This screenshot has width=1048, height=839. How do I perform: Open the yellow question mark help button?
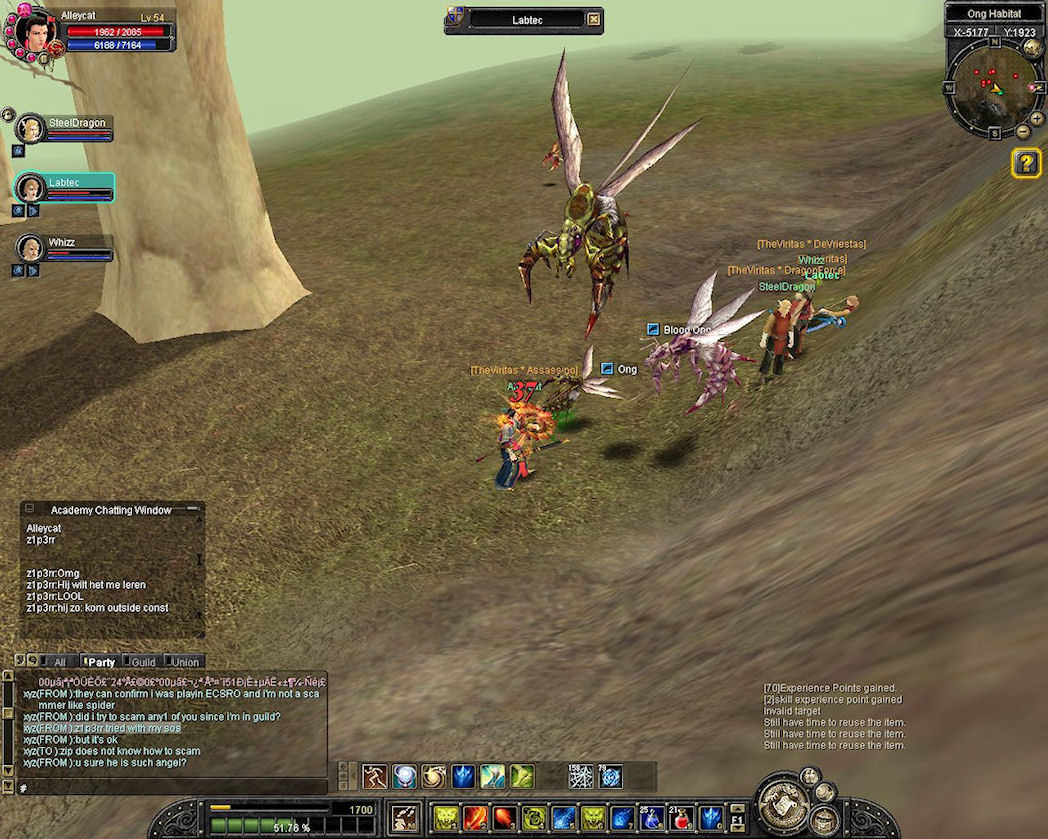pos(1026,163)
